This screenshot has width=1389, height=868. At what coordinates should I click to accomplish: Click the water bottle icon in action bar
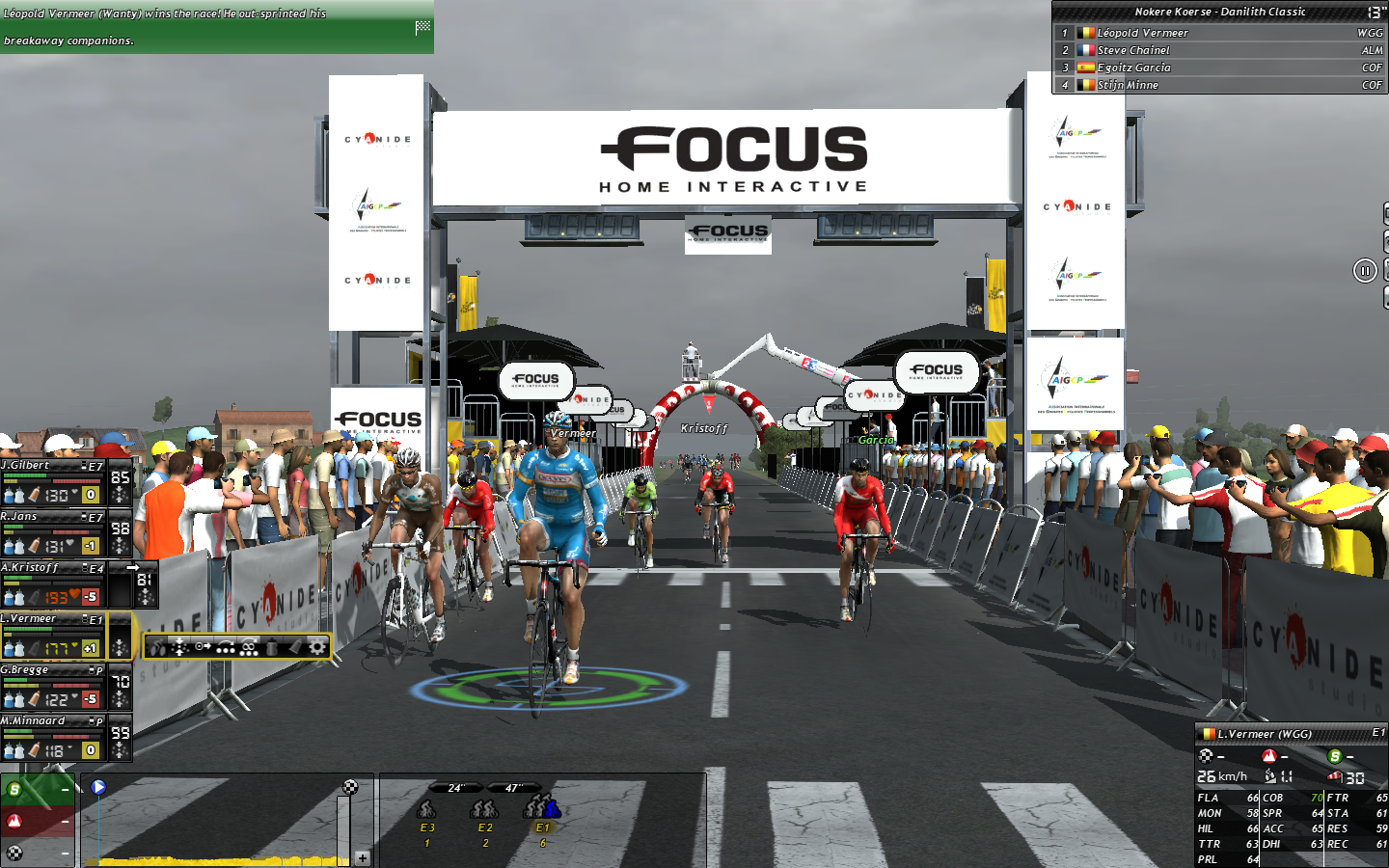(x=272, y=646)
